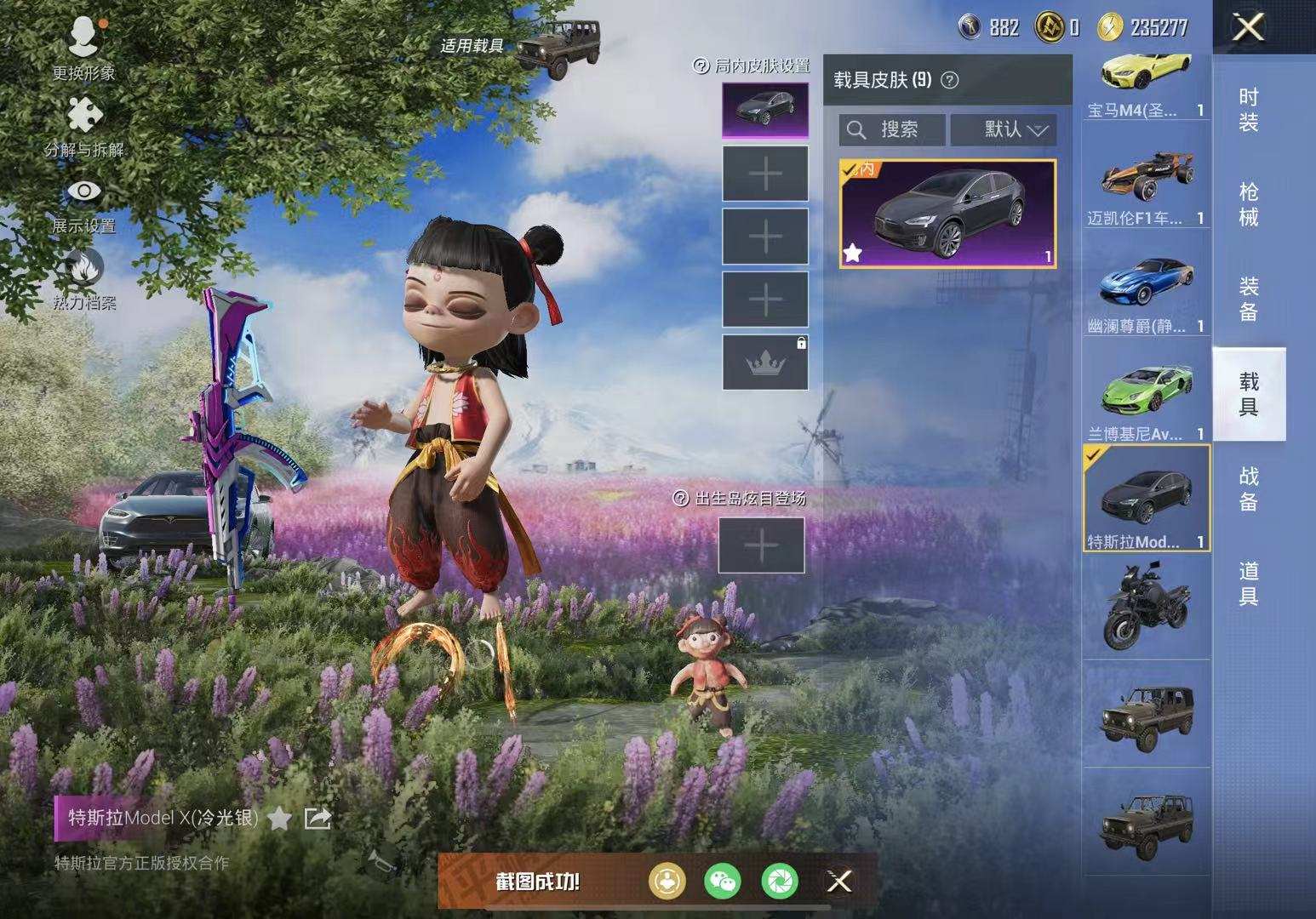The height and width of the screenshot is (919, 1316).
Task: Open 分解与拆解 disassemble menu
Action: 83,126
